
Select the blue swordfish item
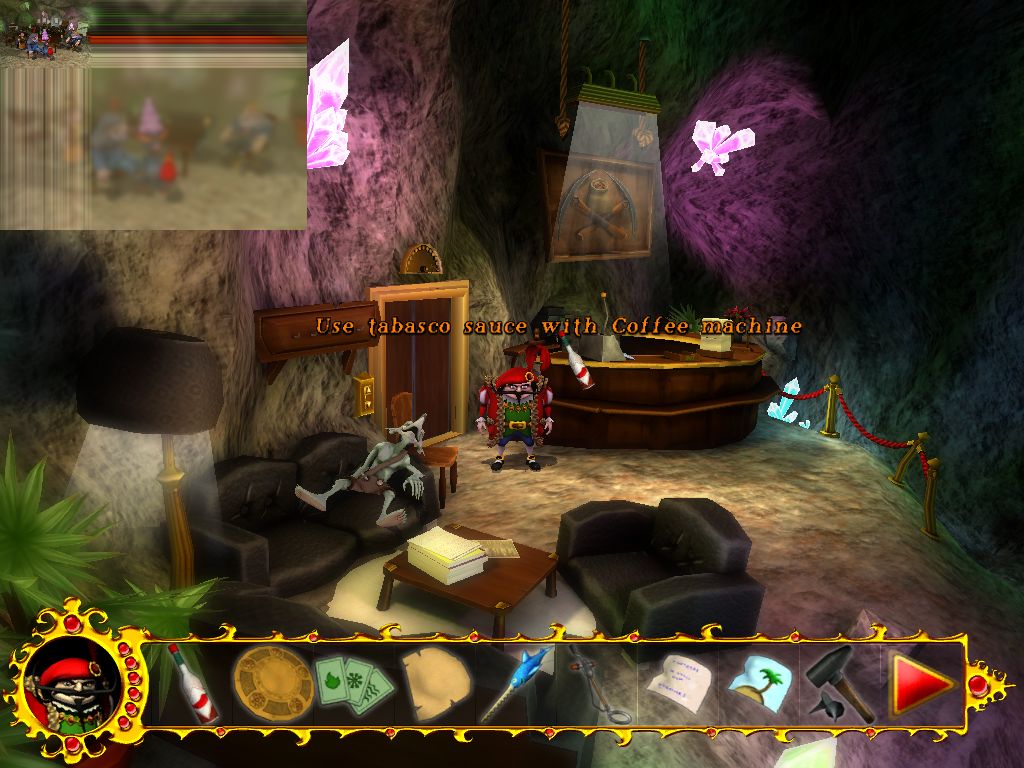(x=516, y=682)
